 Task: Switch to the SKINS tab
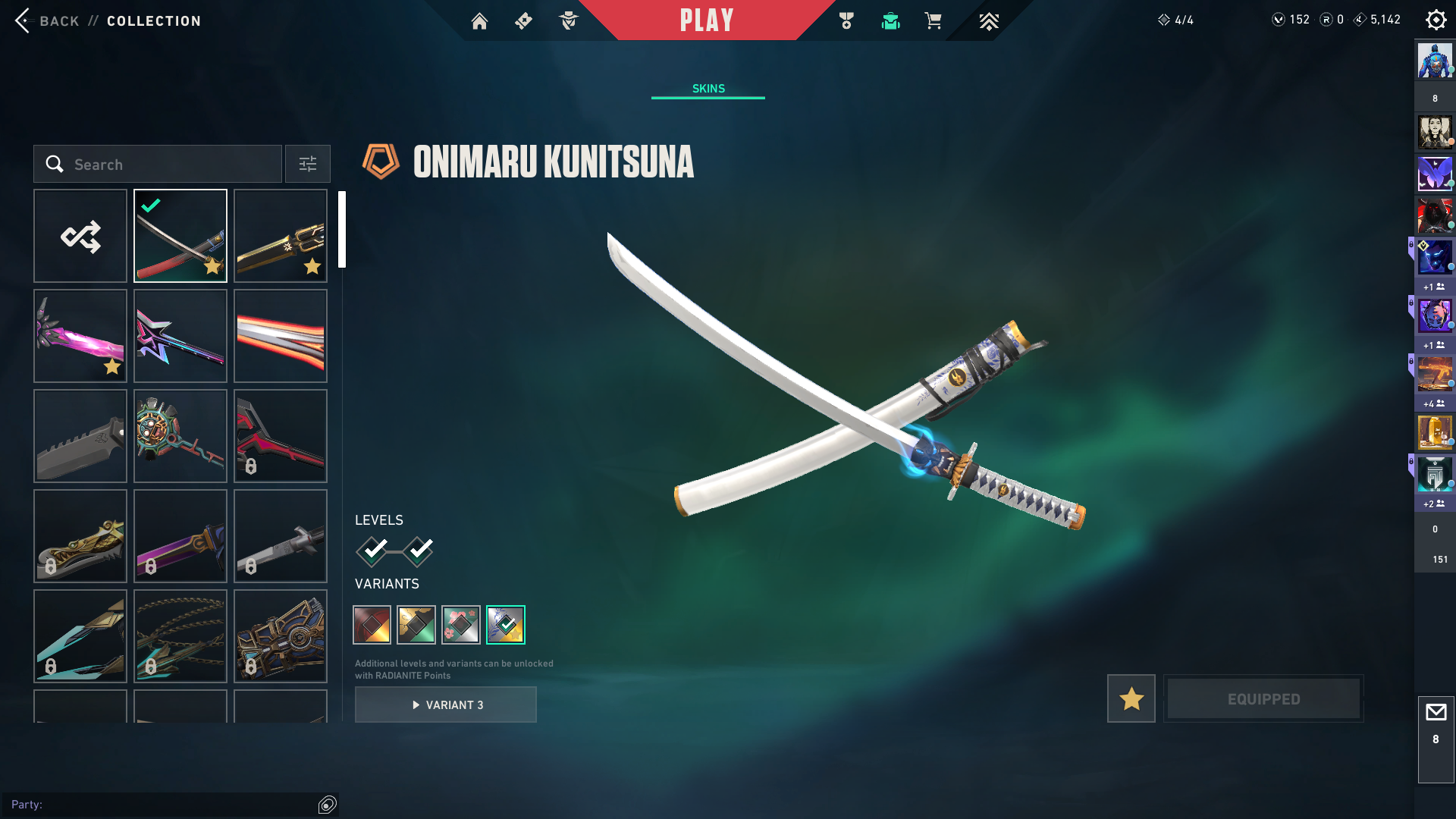click(708, 89)
